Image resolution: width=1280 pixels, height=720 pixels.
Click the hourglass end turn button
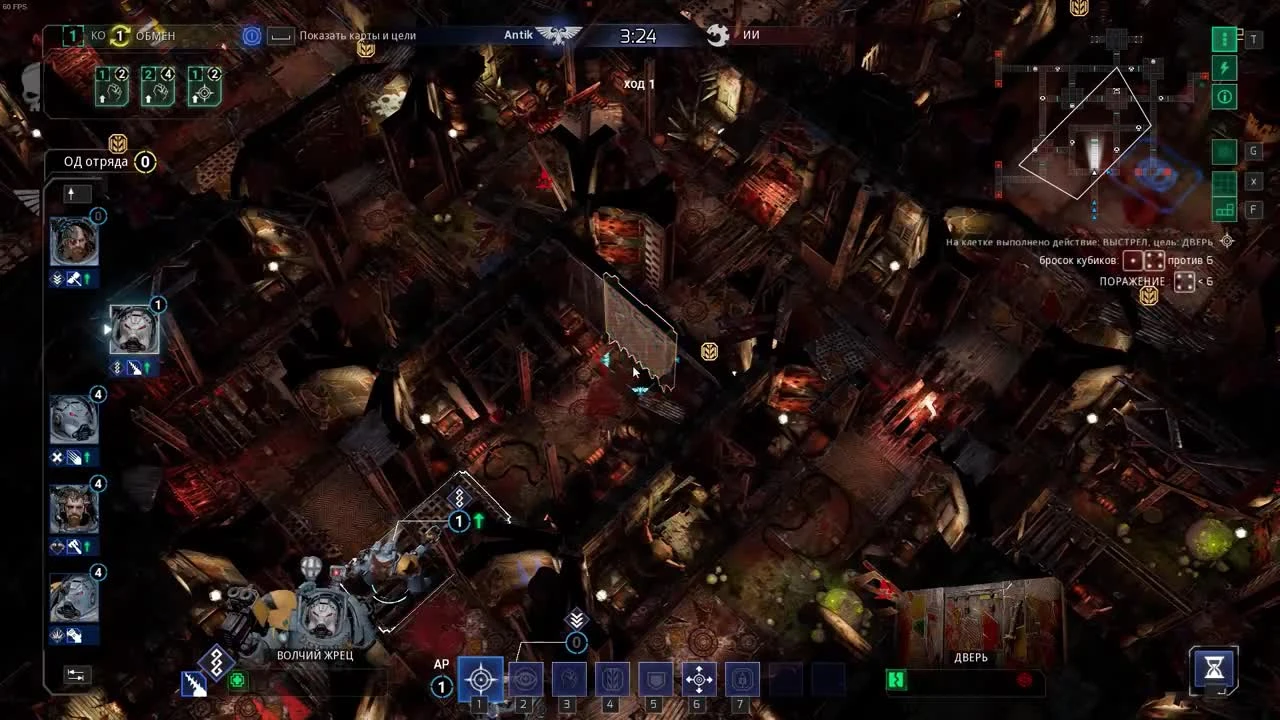coord(1213,672)
